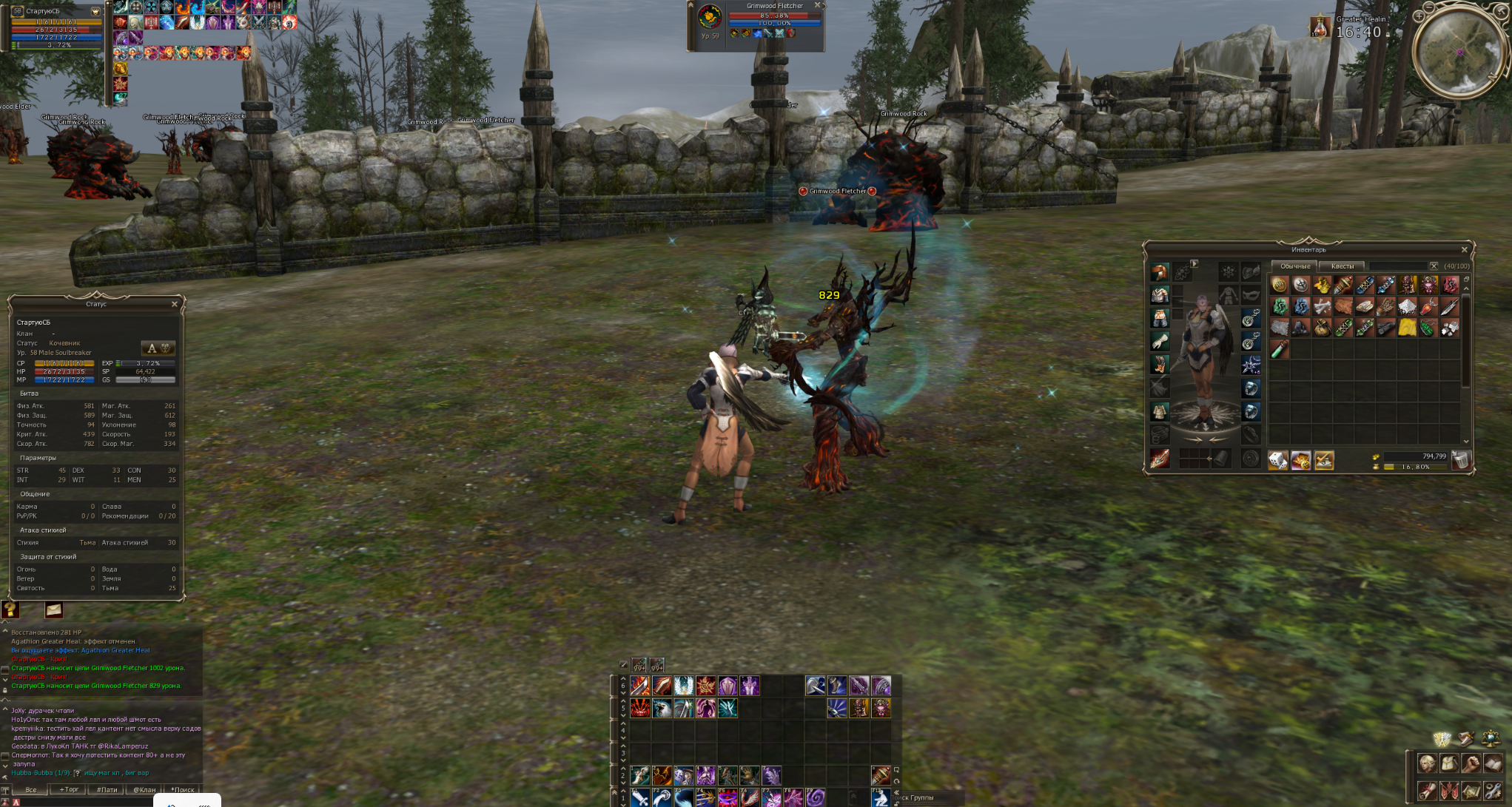Switch chat to the #Пати tab

pyautogui.click(x=107, y=790)
